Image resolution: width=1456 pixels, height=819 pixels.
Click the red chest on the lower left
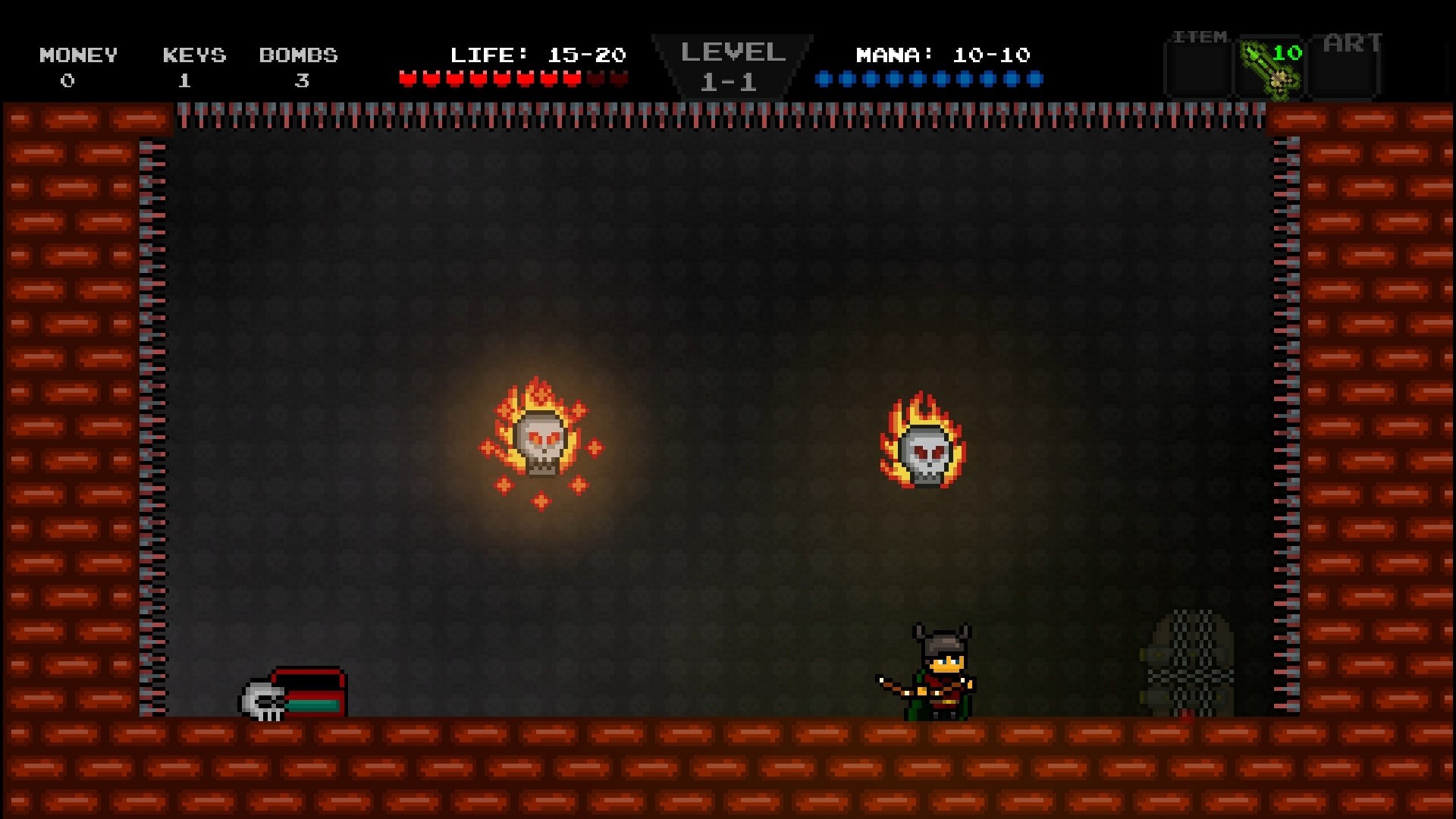pyautogui.click(x=311, y=690)
